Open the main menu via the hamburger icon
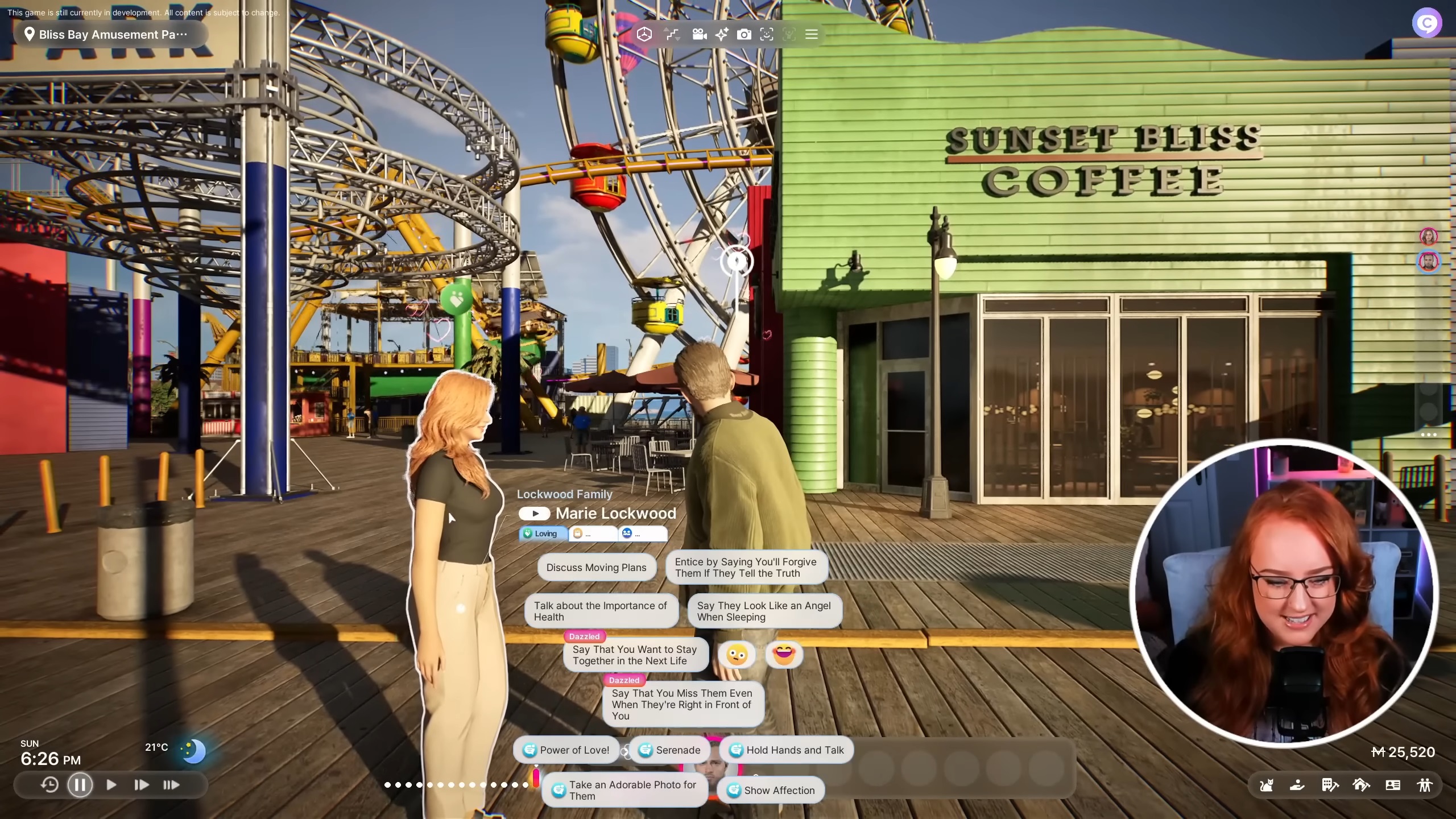Screen dimensions: 1456x819 tap(812, 34)
